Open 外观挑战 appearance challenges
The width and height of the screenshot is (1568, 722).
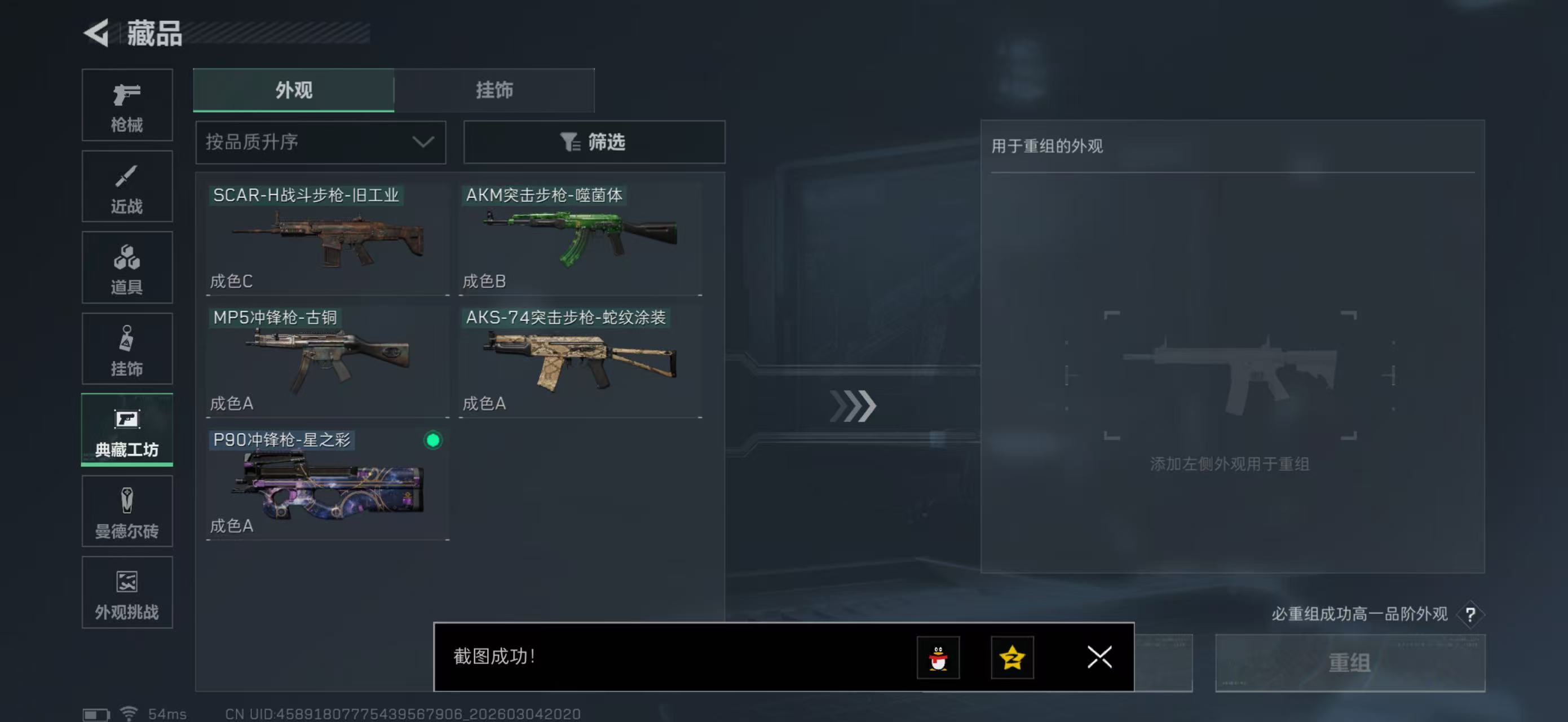coord(127,592)
